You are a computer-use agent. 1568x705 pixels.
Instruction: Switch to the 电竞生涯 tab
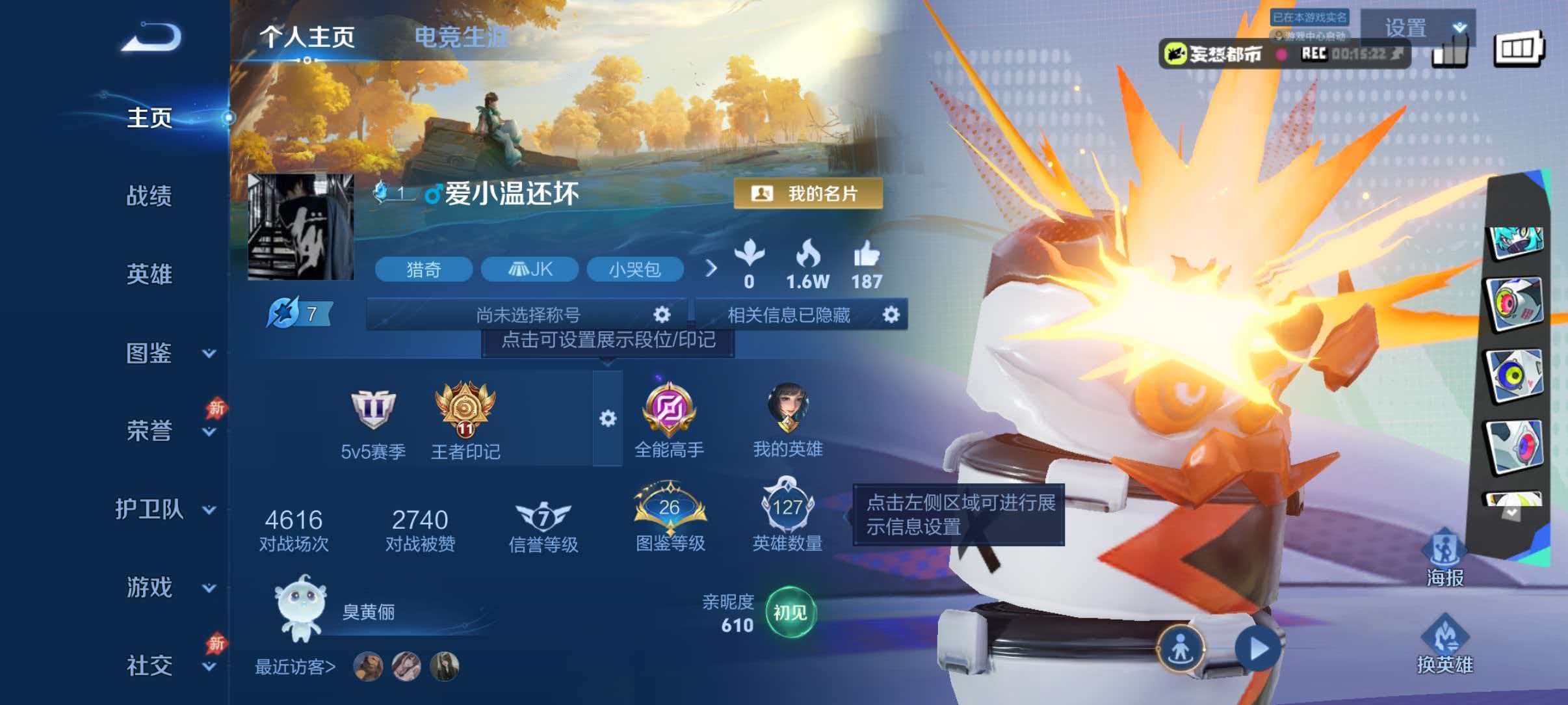click(463, 37)
